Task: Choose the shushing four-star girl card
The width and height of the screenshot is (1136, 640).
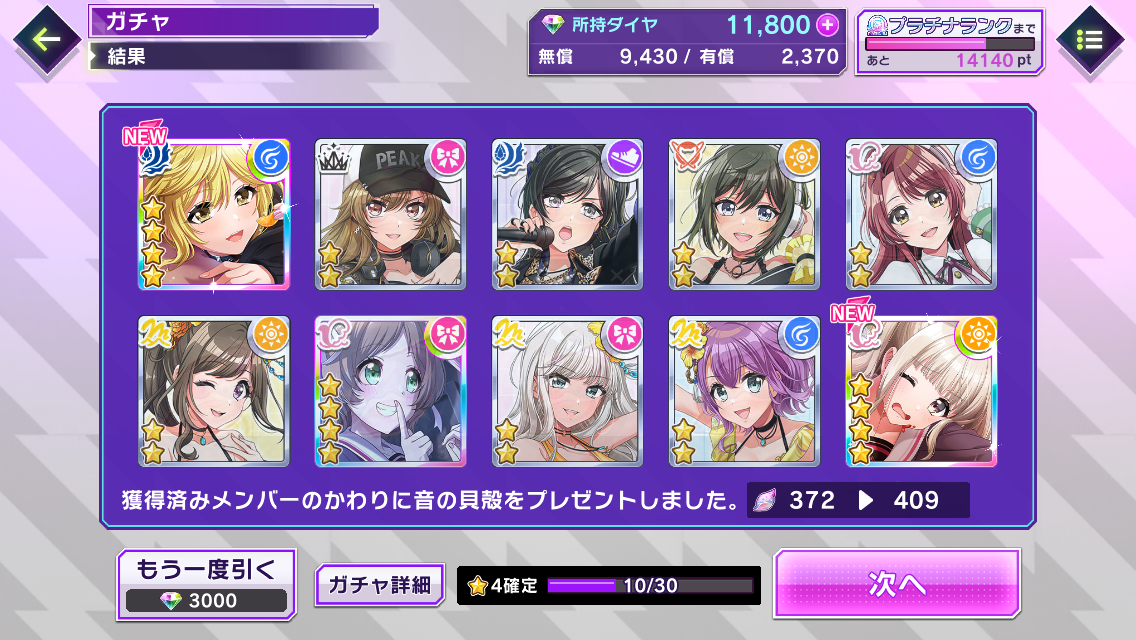Action: click(x=391, y=391)
